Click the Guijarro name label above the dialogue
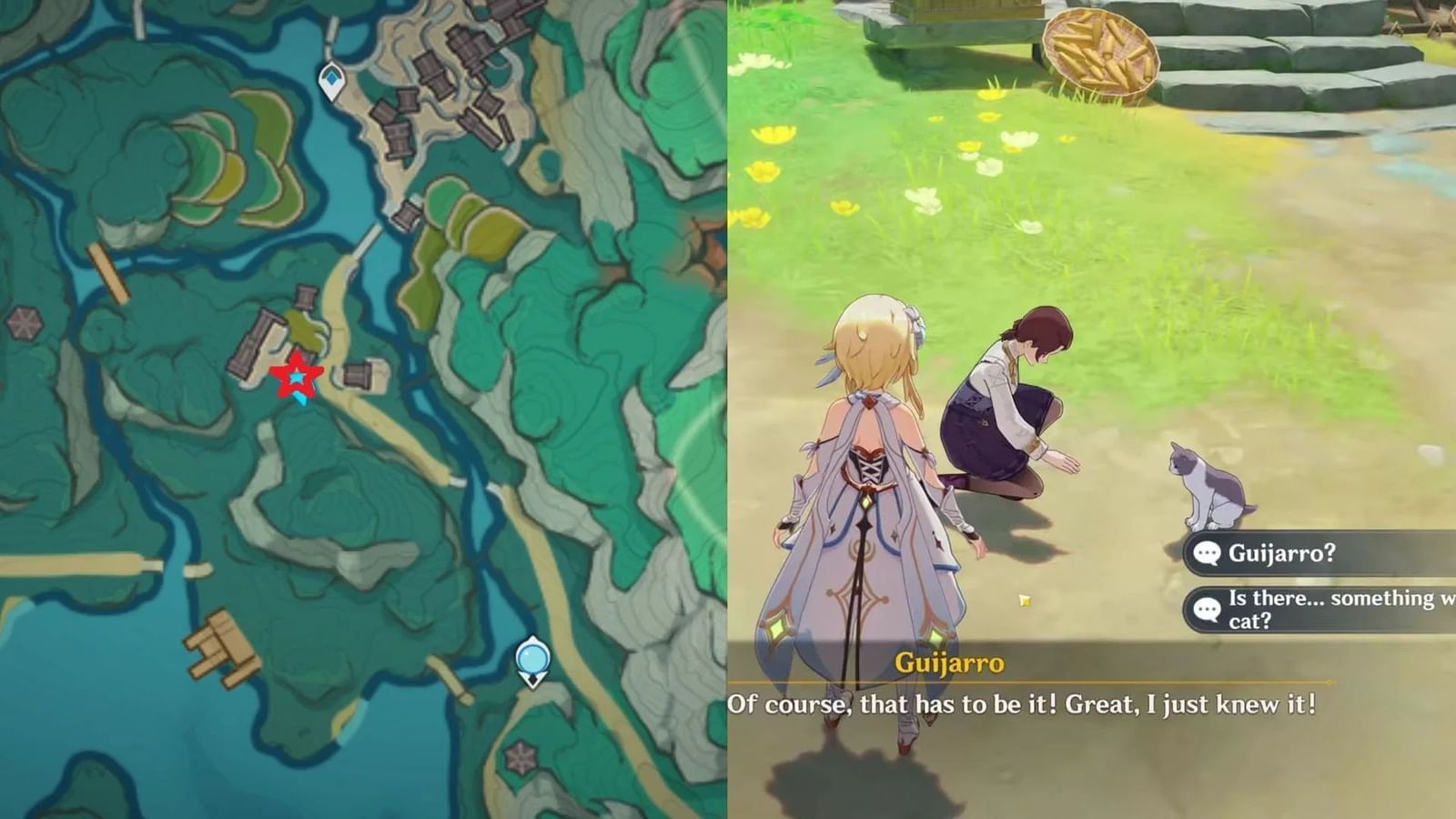1456x819 pixels. [949, 665]
